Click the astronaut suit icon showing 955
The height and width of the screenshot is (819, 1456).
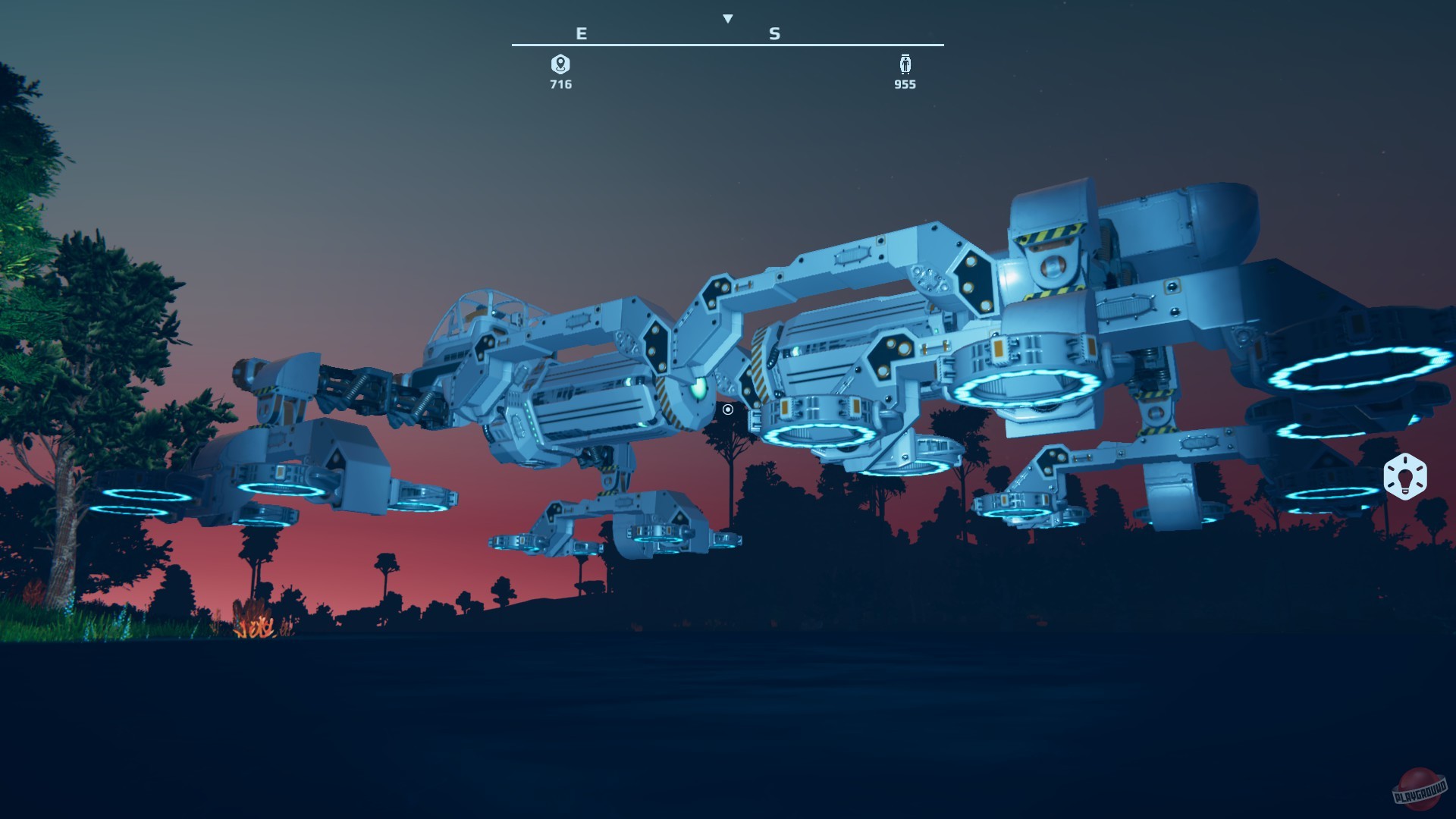point(905,65)
